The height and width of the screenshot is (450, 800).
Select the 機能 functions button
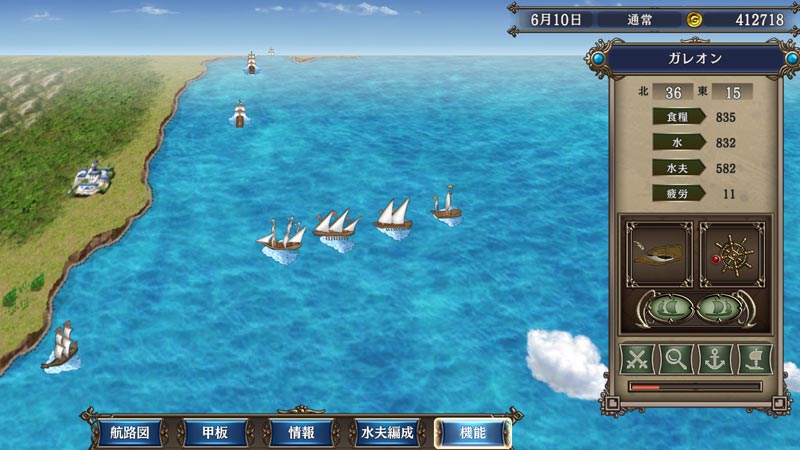pyautogui.click(x=473, y=433)
